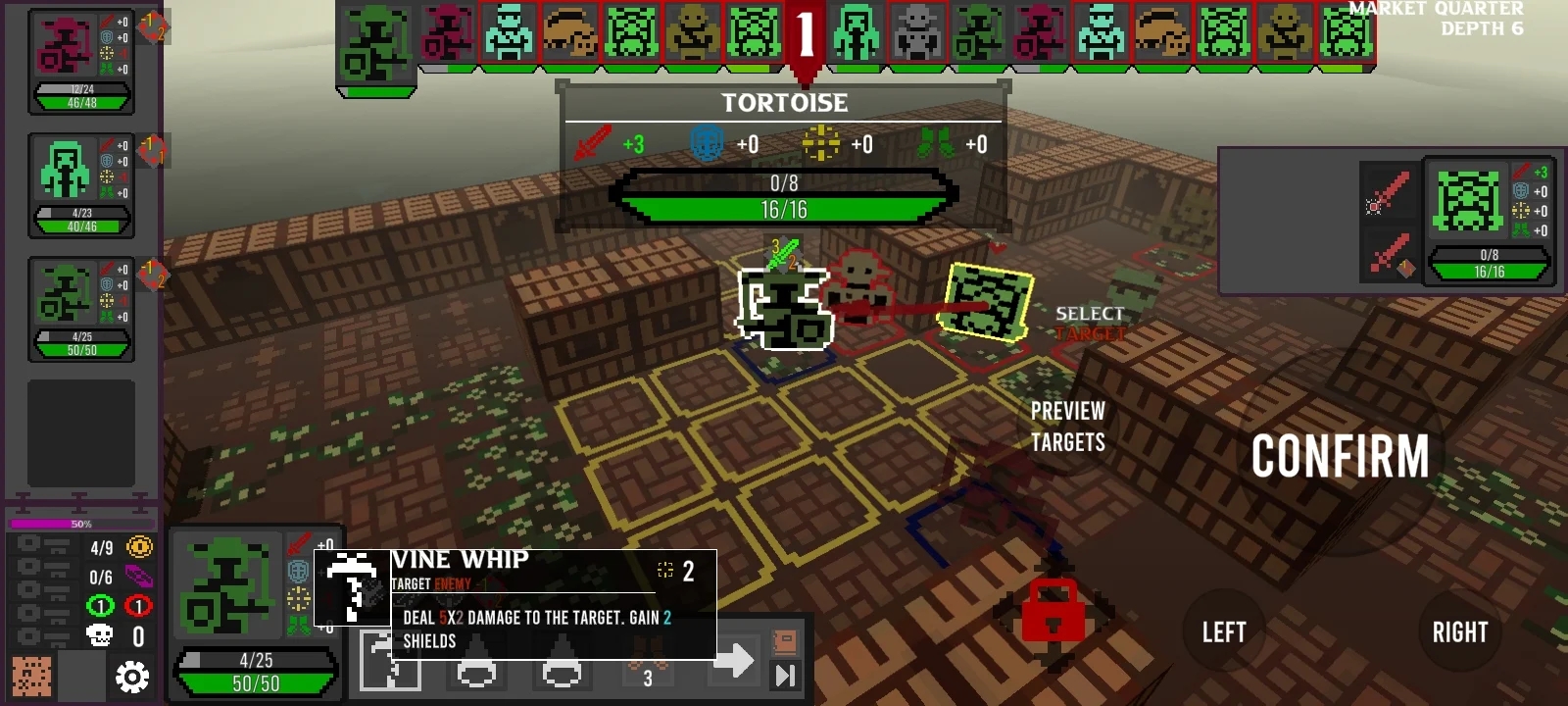1568x706 pixels.
Task: Select the Vine Whip ability slot
Action: [x=390, y=661]
